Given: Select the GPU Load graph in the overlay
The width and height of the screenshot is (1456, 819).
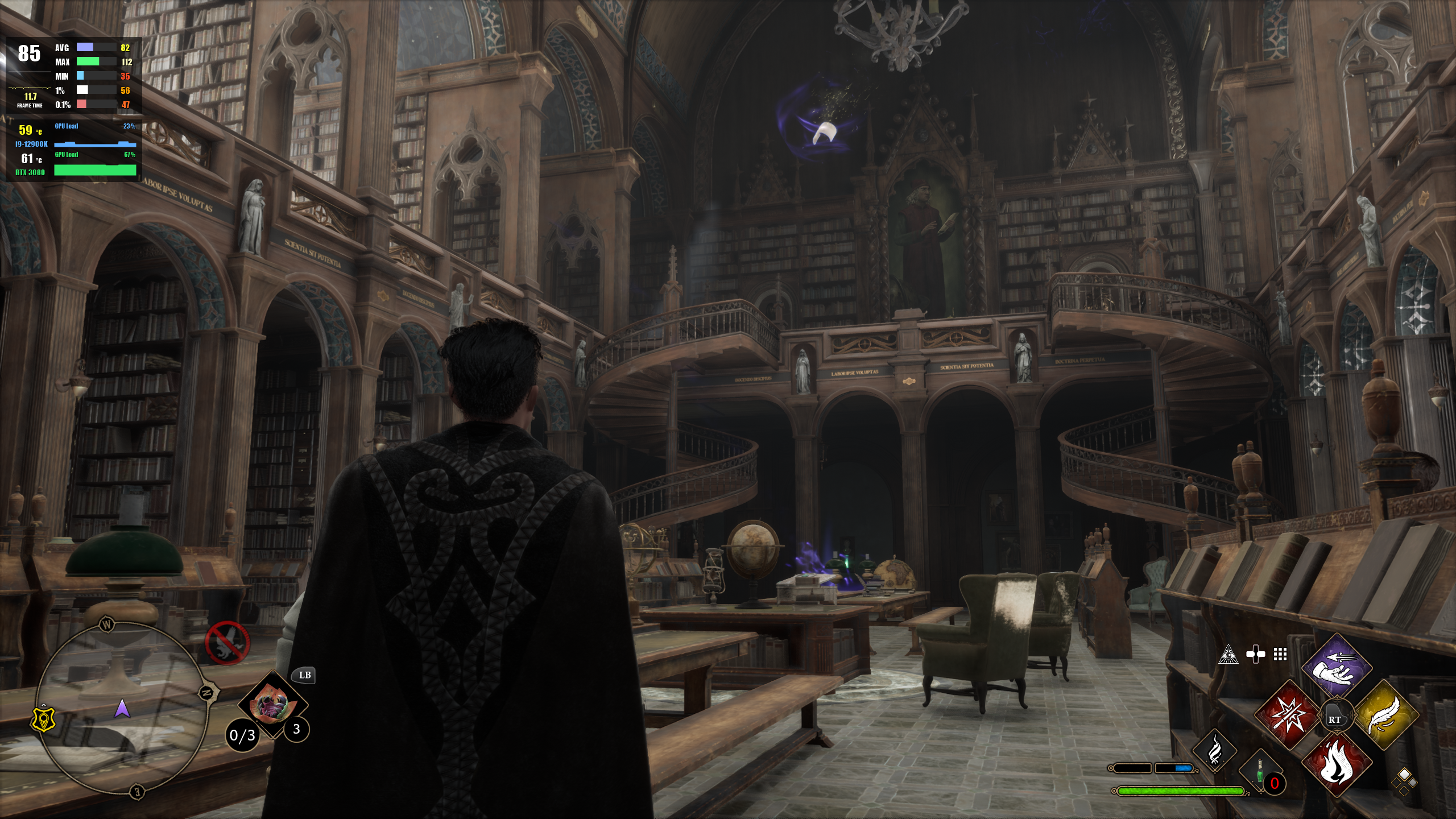Looking at the screenshot, I should pos(95,169).
